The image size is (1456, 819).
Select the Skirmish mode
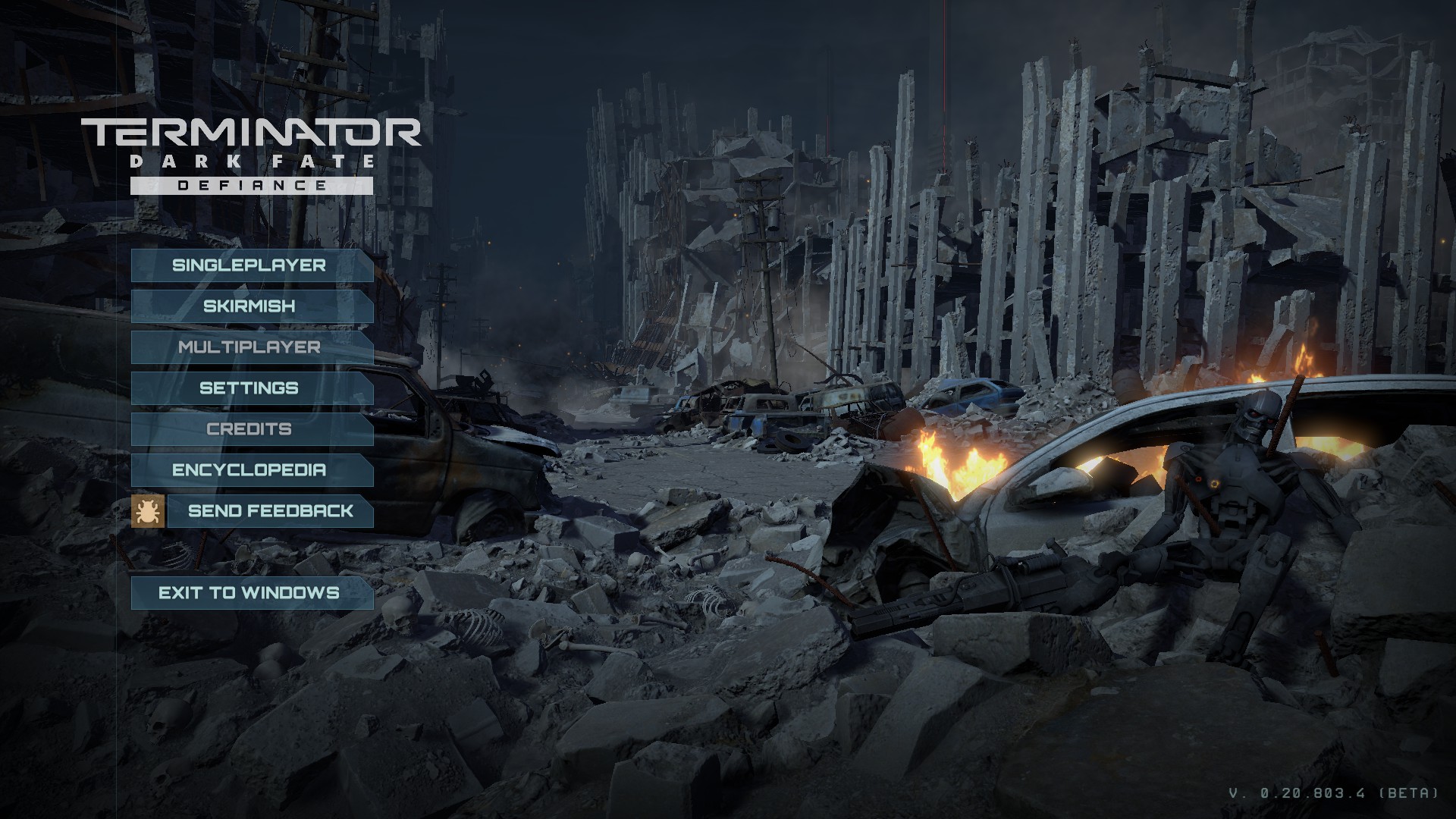[x=250, y=306]
